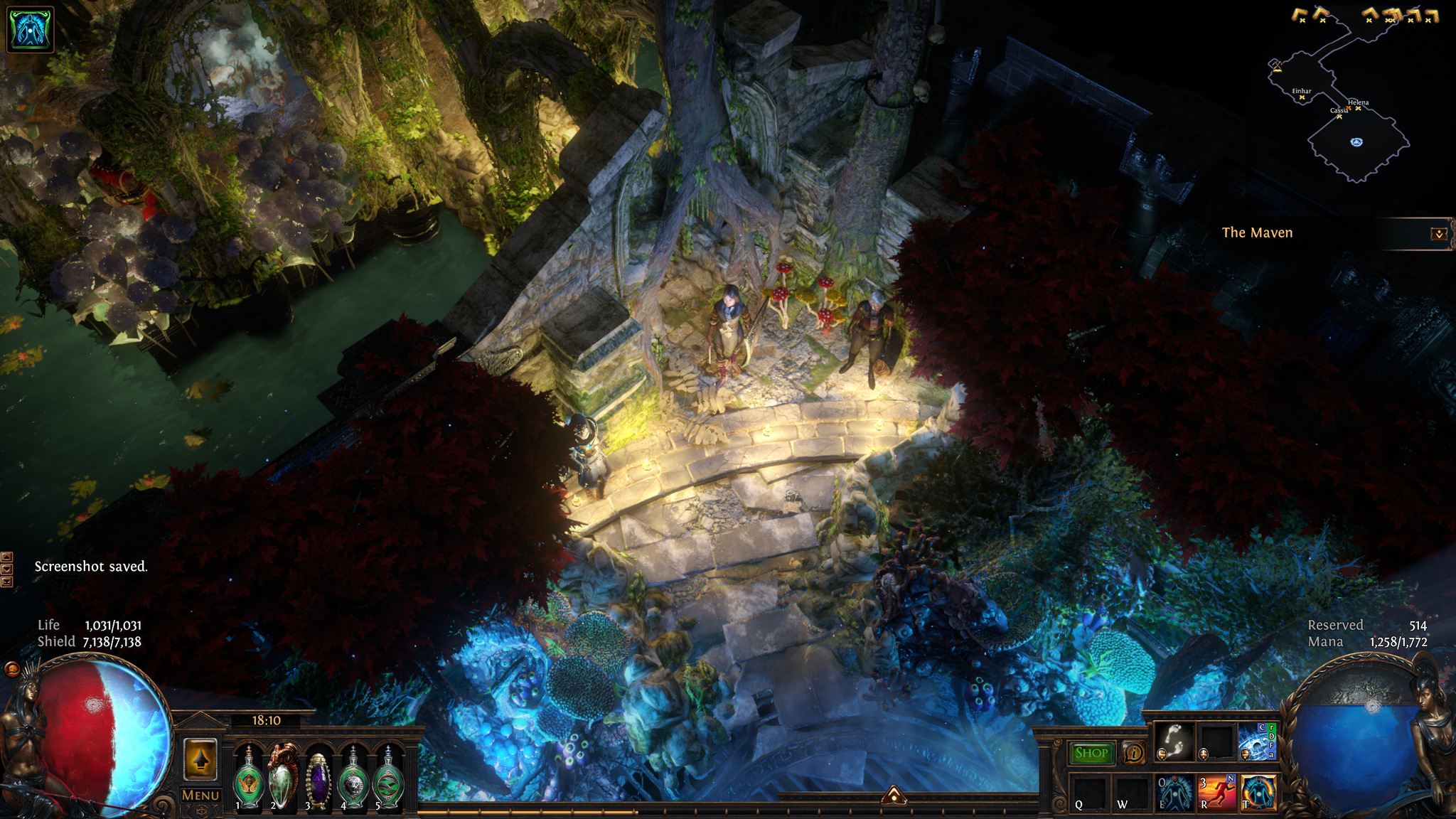Open the info speech-bubble button
Screen dimensions: 1456x819
pyautogui.click(x=1133, y=753)
